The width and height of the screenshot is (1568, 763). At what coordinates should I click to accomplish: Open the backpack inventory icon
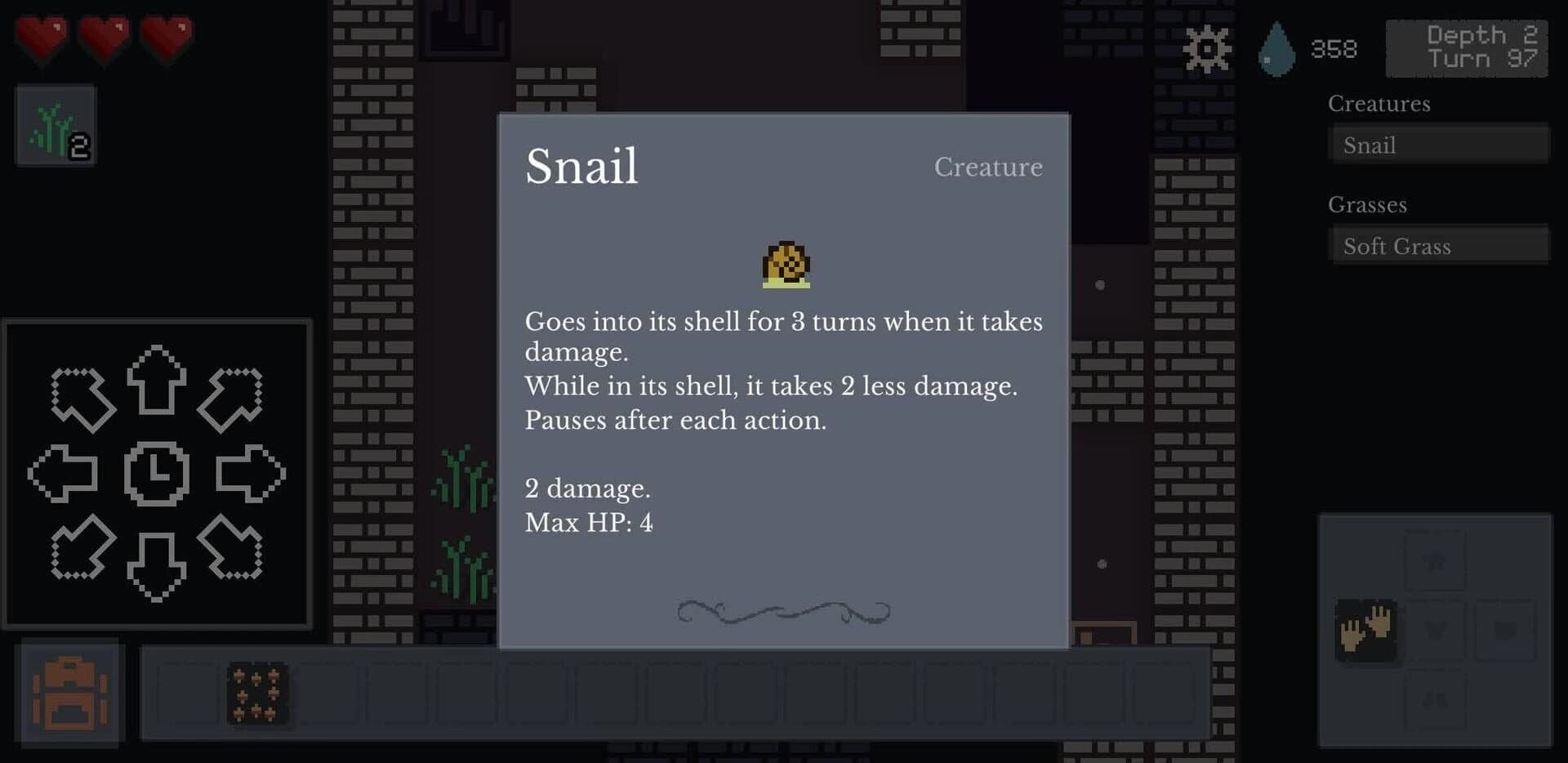click(x=69, y=690)
